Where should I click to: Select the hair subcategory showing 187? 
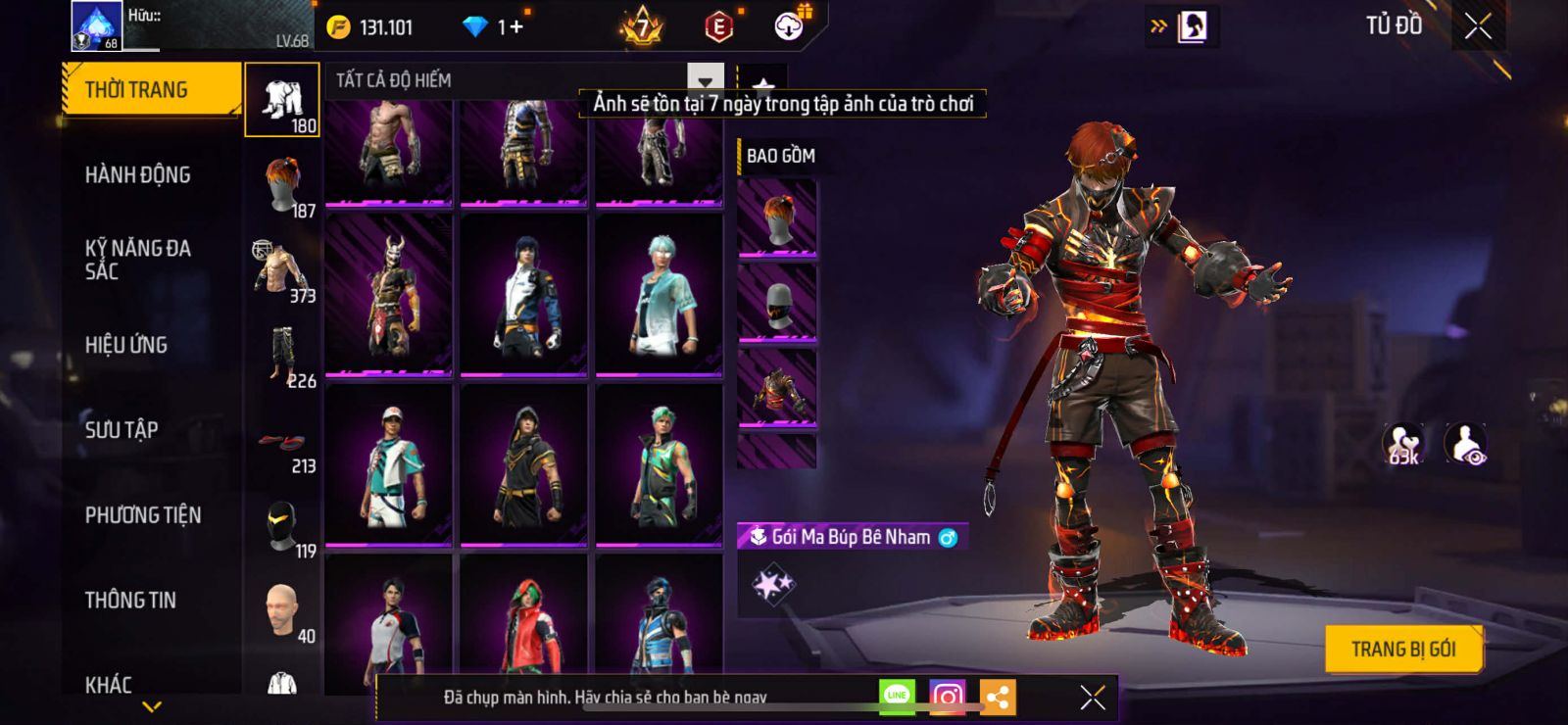[283, 185]
